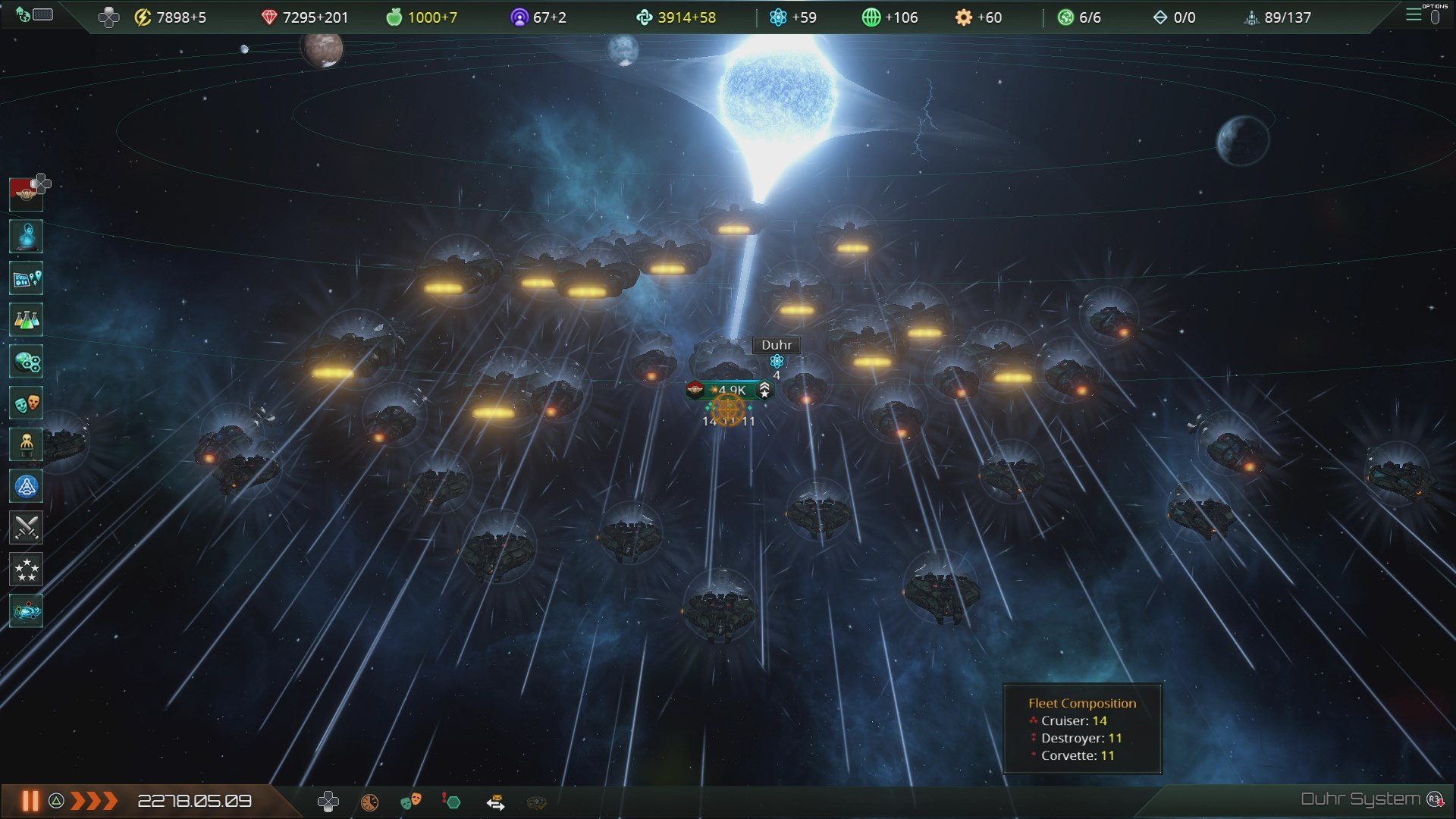Open the Species menu with the masks icon
Screen dimensions: 1456x819
26,403
